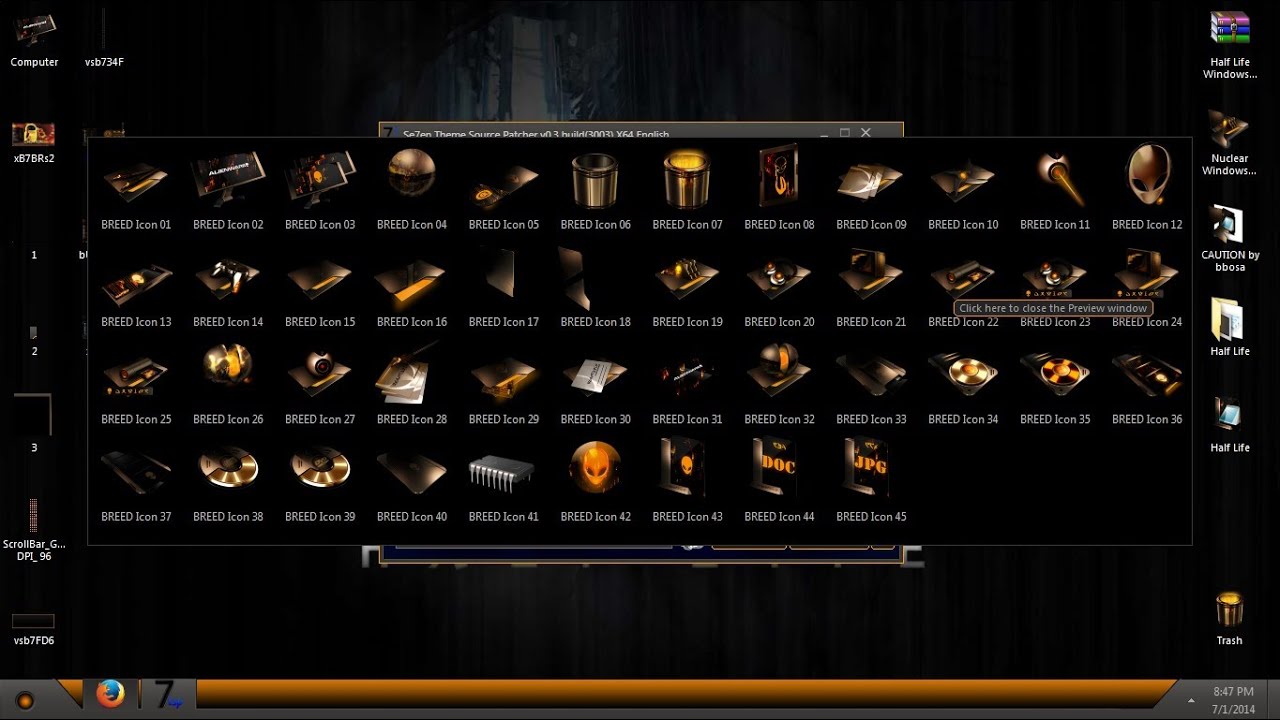This screenshot has width=1280, height=720.
Task: Select the BREED Icon 45 JPG file icon
Action: (x=870, y=467)
